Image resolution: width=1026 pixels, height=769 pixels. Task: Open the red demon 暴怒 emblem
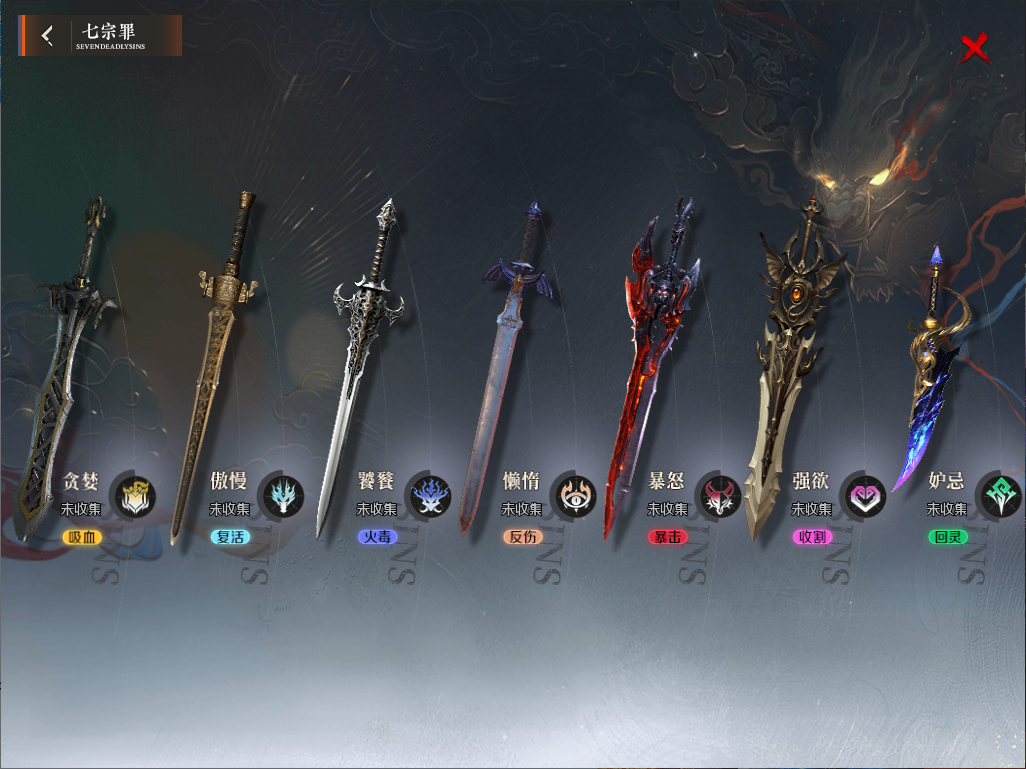pyautogui.click(x=719, y=496)
